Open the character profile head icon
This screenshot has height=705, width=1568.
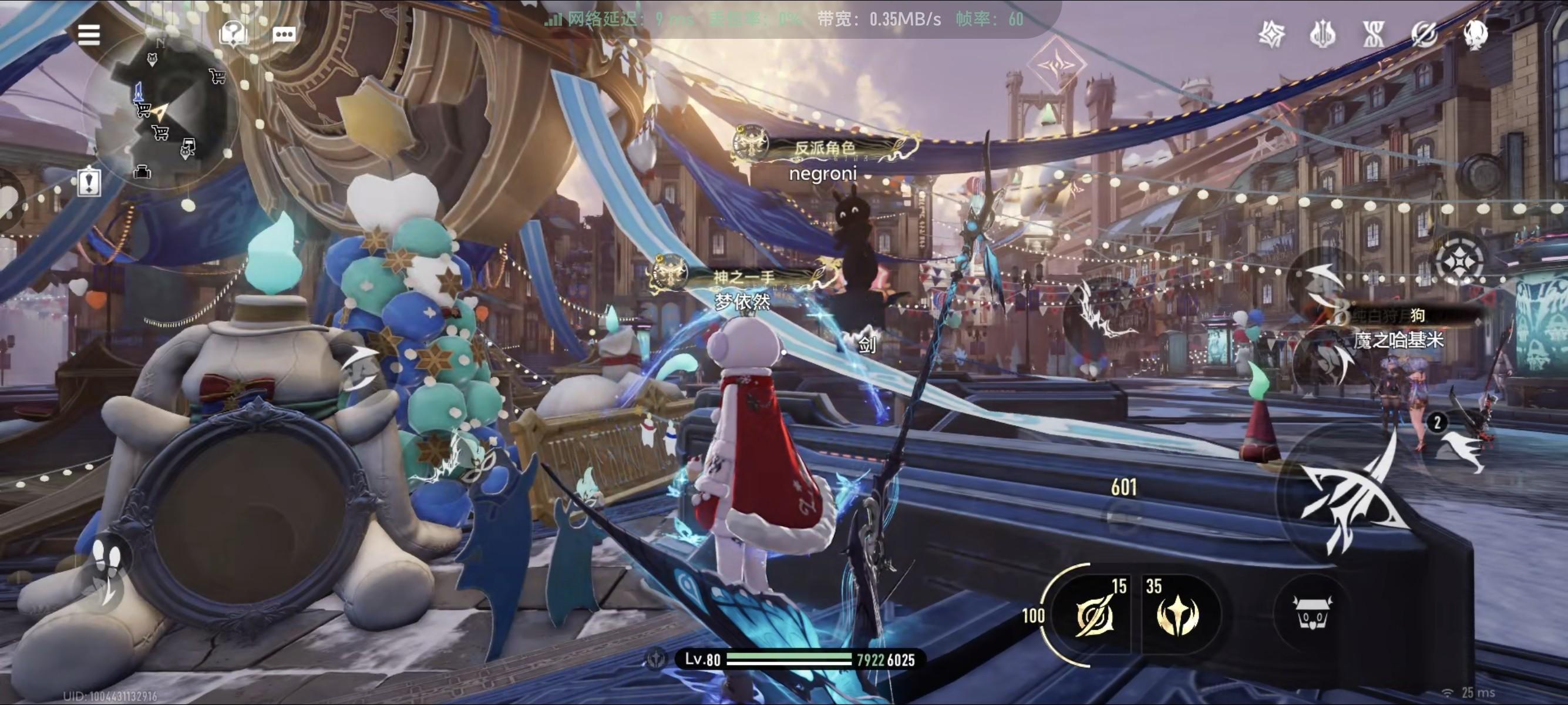pyautogui.click(x=1475, y=33)
